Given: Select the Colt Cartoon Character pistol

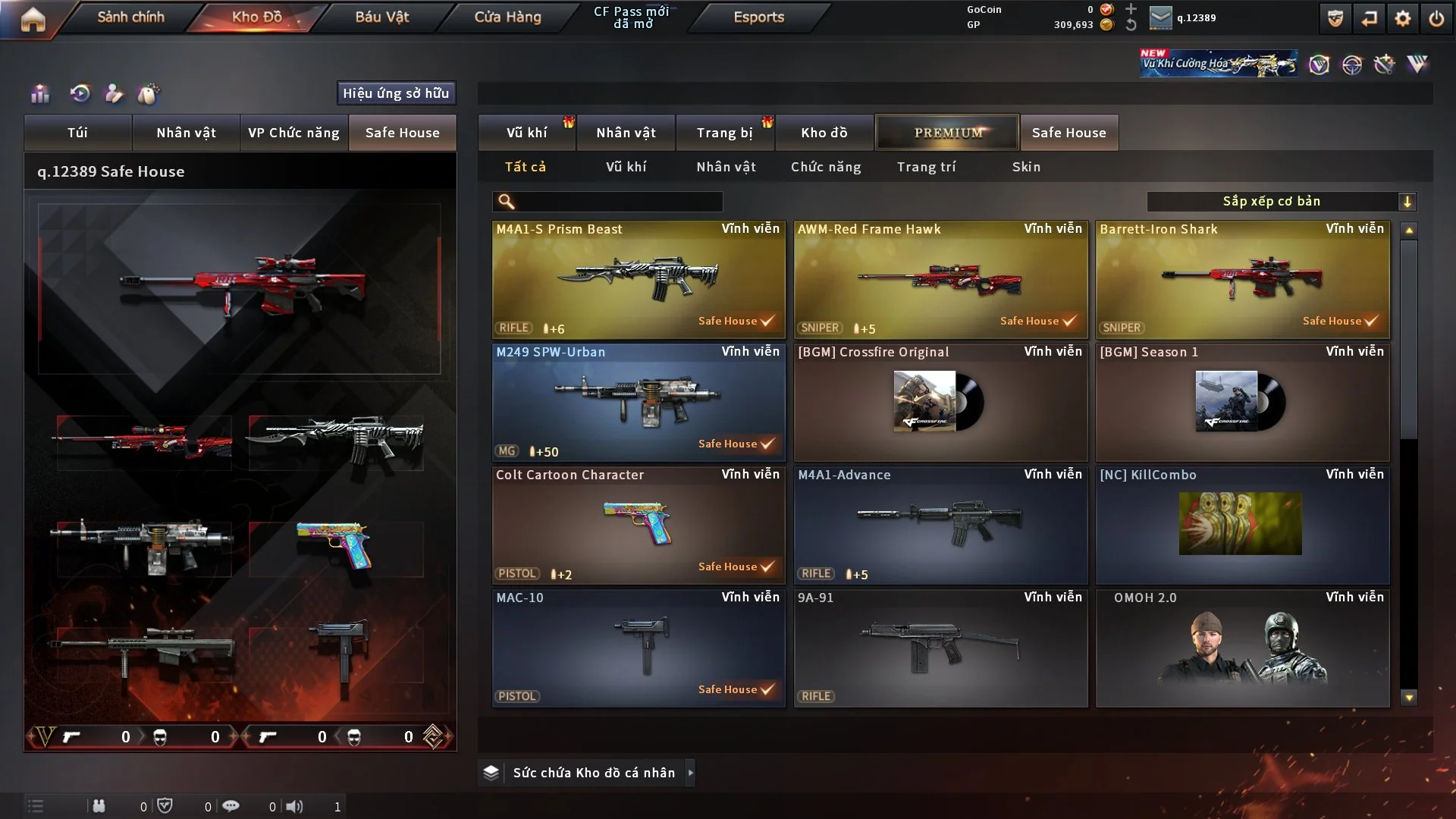Looking at the screenshot, I should point(639,525).
